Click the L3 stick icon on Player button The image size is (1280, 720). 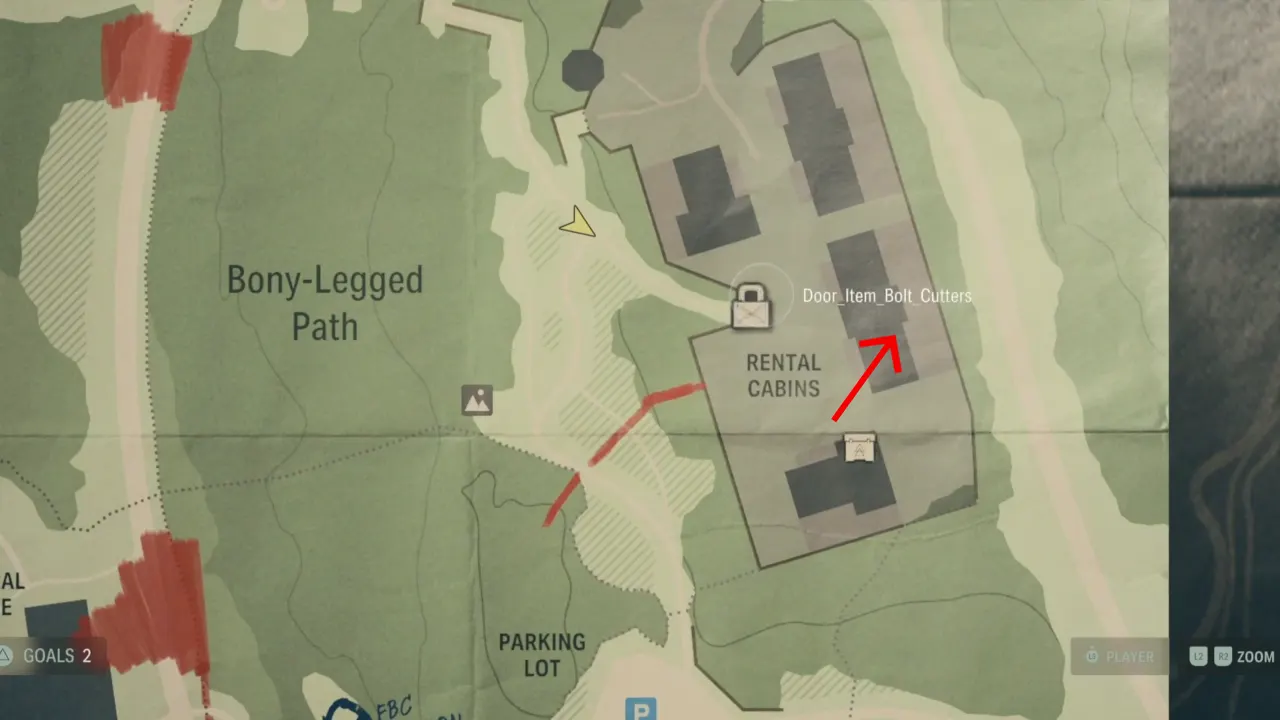1091,657
